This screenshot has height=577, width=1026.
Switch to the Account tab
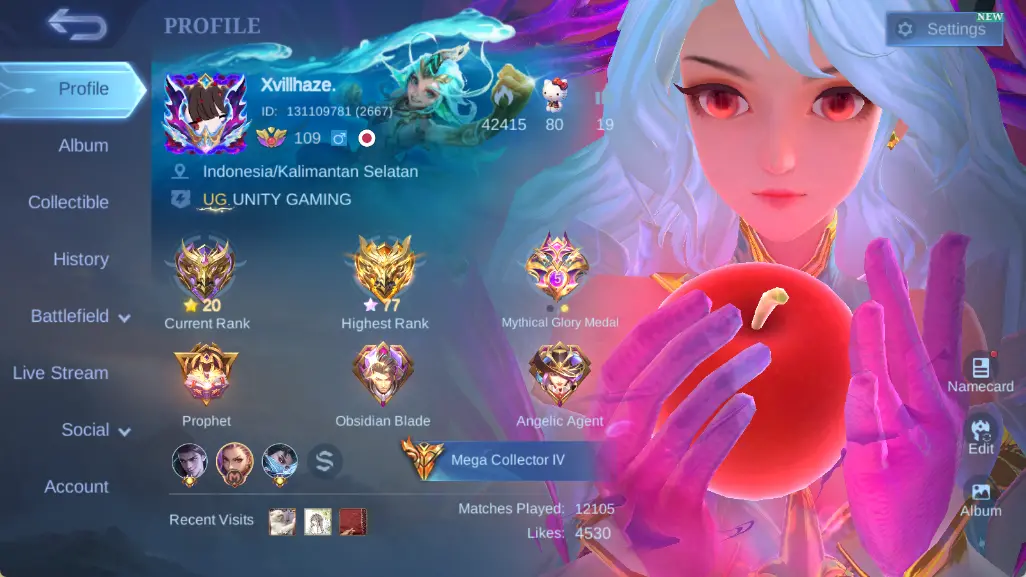76,488
